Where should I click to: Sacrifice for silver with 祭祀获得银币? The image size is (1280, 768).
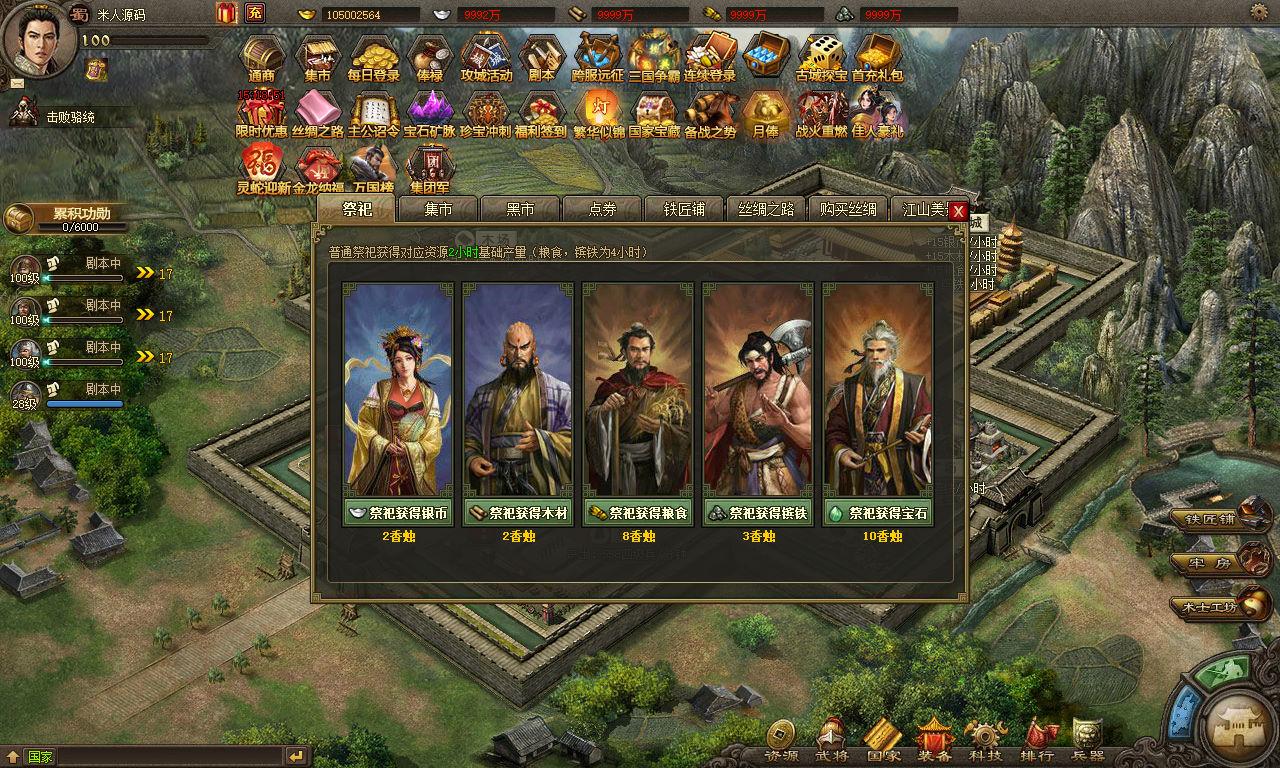coord(398,513)
